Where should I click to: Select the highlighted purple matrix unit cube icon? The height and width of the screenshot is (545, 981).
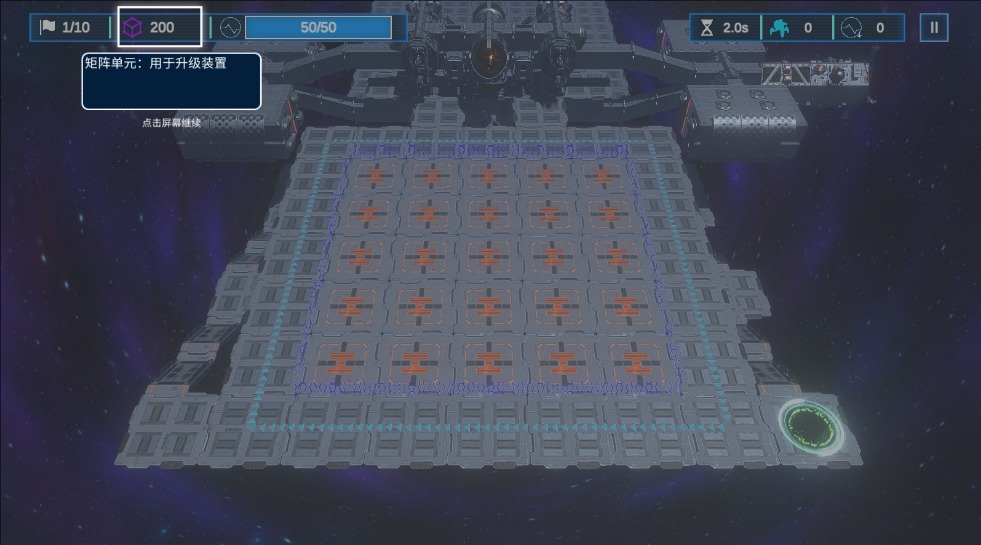[133, 27]
